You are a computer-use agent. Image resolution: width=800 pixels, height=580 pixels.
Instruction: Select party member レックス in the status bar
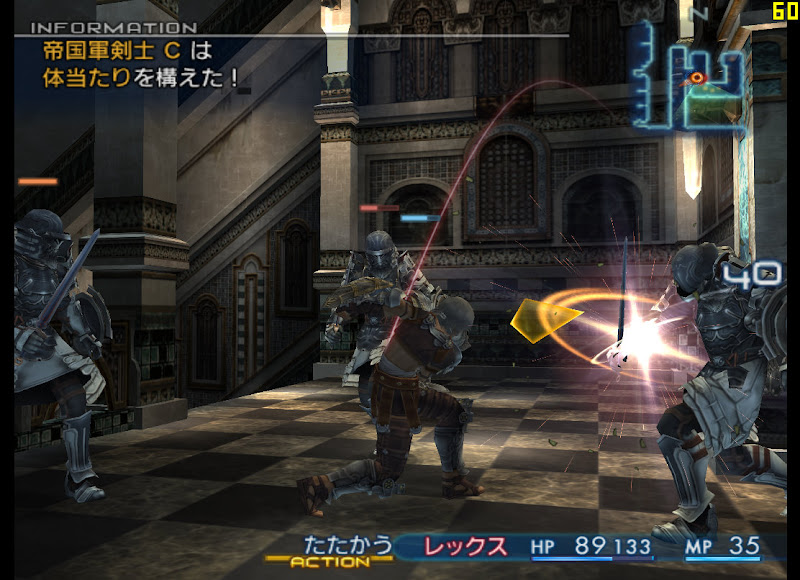[x=466, y=547]
